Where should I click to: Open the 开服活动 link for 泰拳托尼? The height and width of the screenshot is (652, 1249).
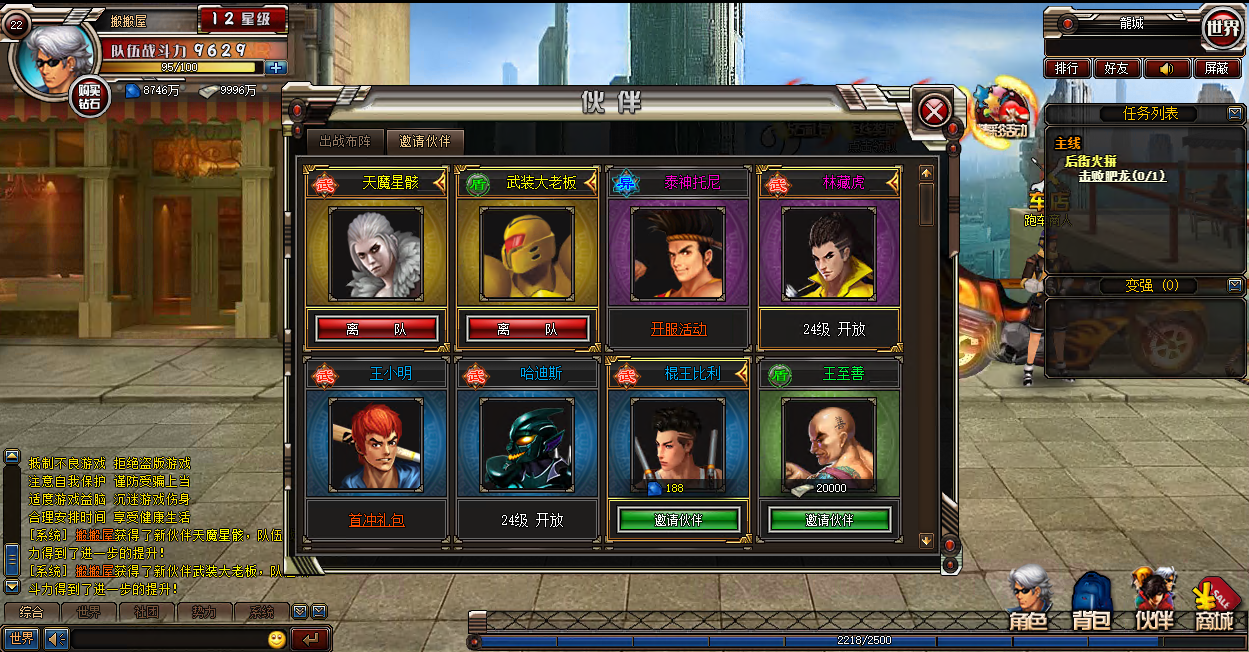click(678, 329)
